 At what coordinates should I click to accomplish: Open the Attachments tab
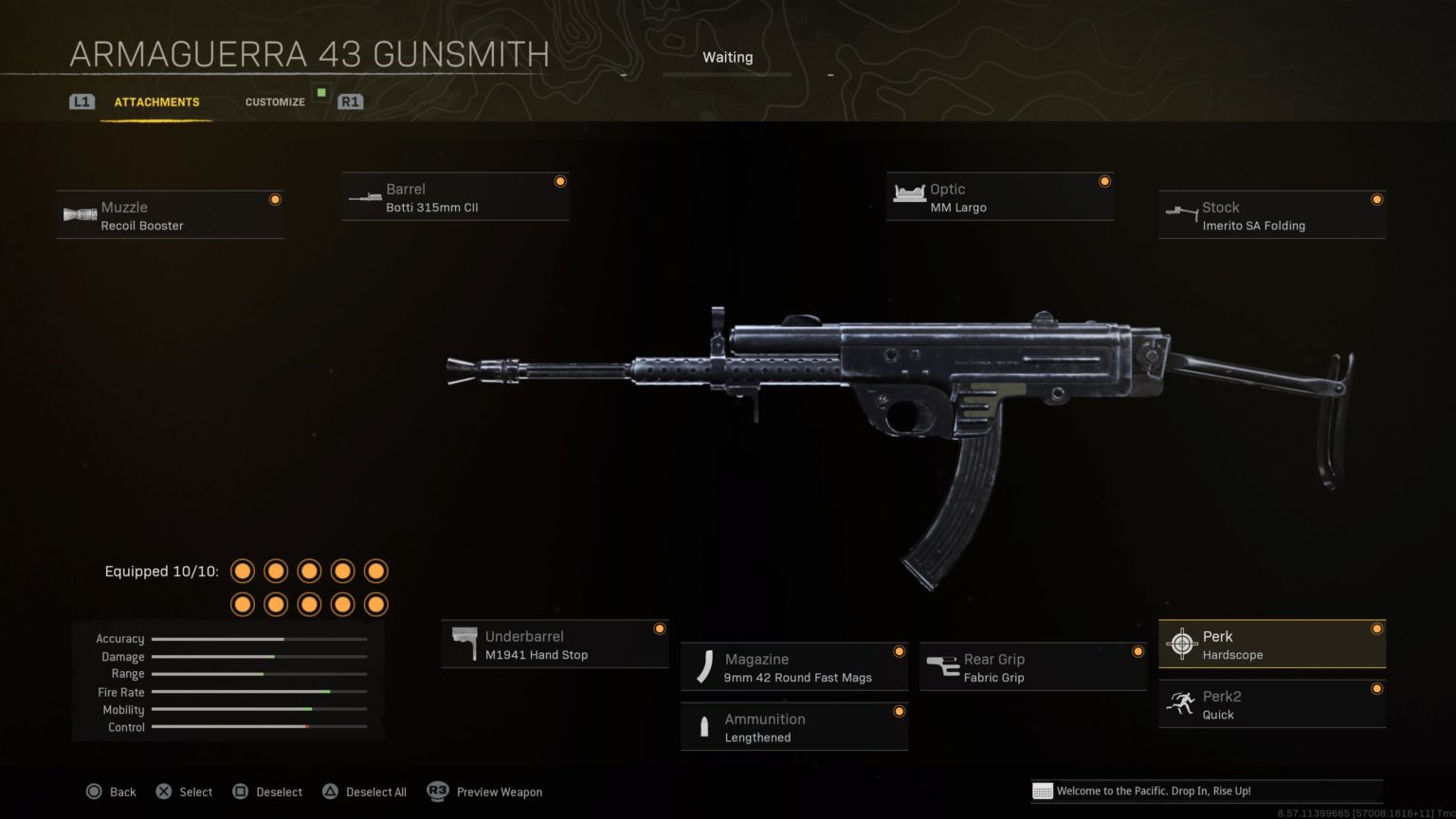156,101
